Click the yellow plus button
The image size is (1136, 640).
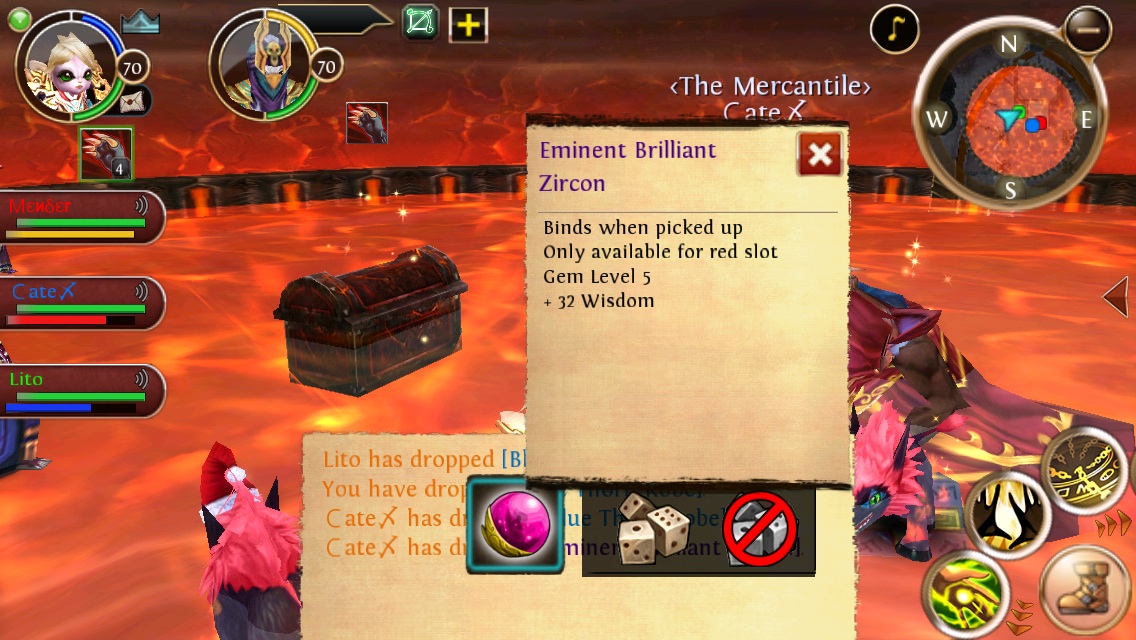coord(467,25)
